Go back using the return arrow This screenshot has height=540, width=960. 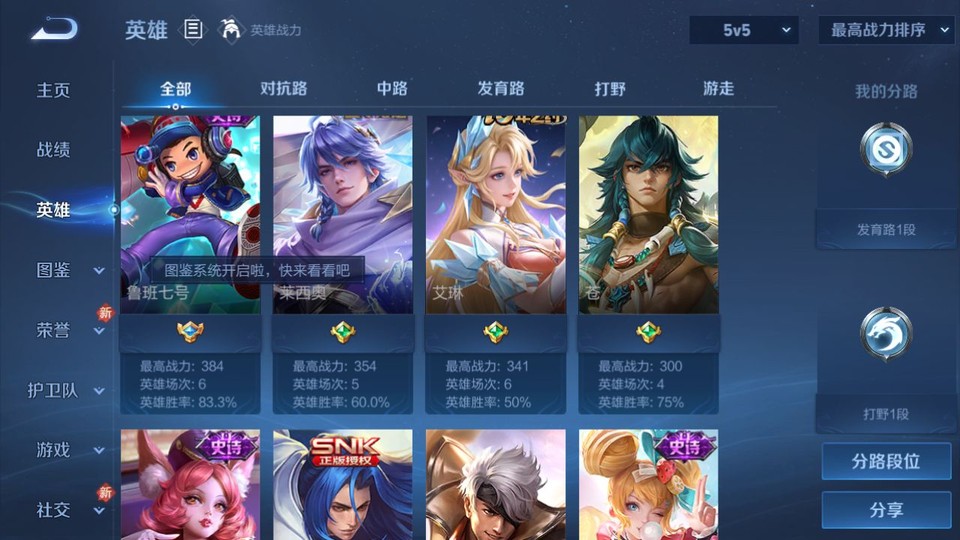54,30
